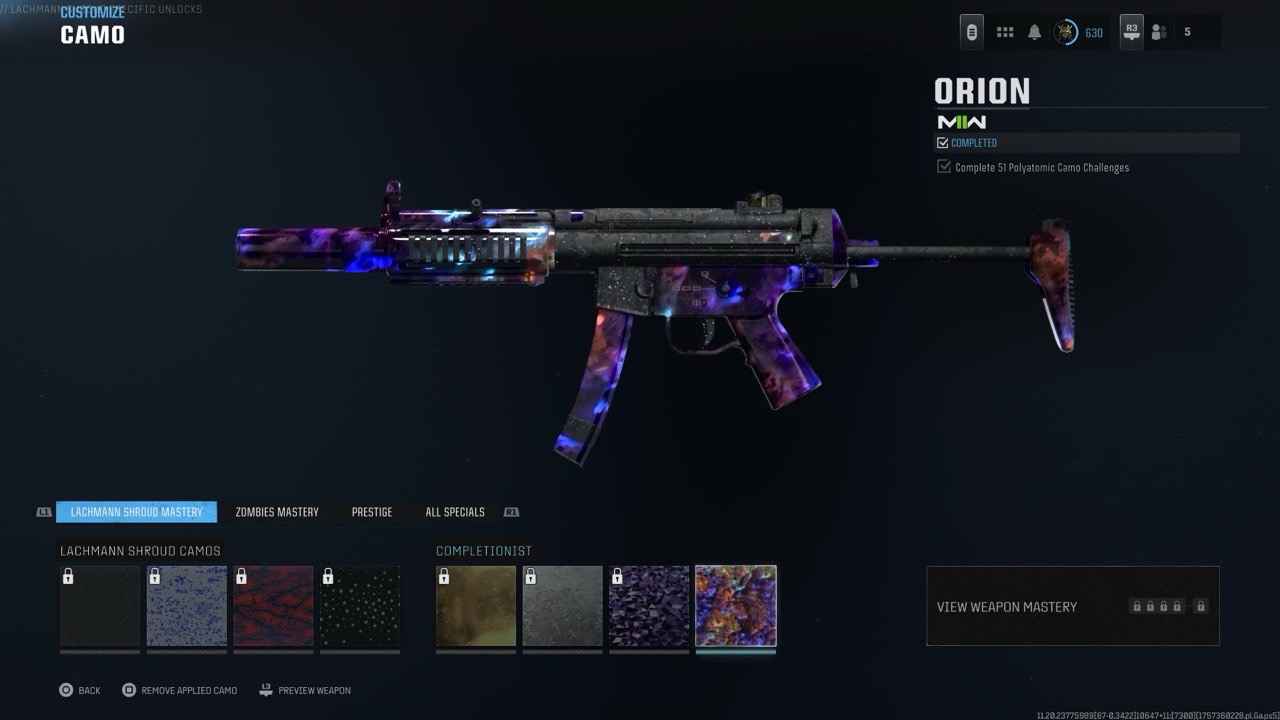Screen dimensions: 1280x720
Task: Open the View Weapon Mastery panel
Action: [x=1072, y=606]
